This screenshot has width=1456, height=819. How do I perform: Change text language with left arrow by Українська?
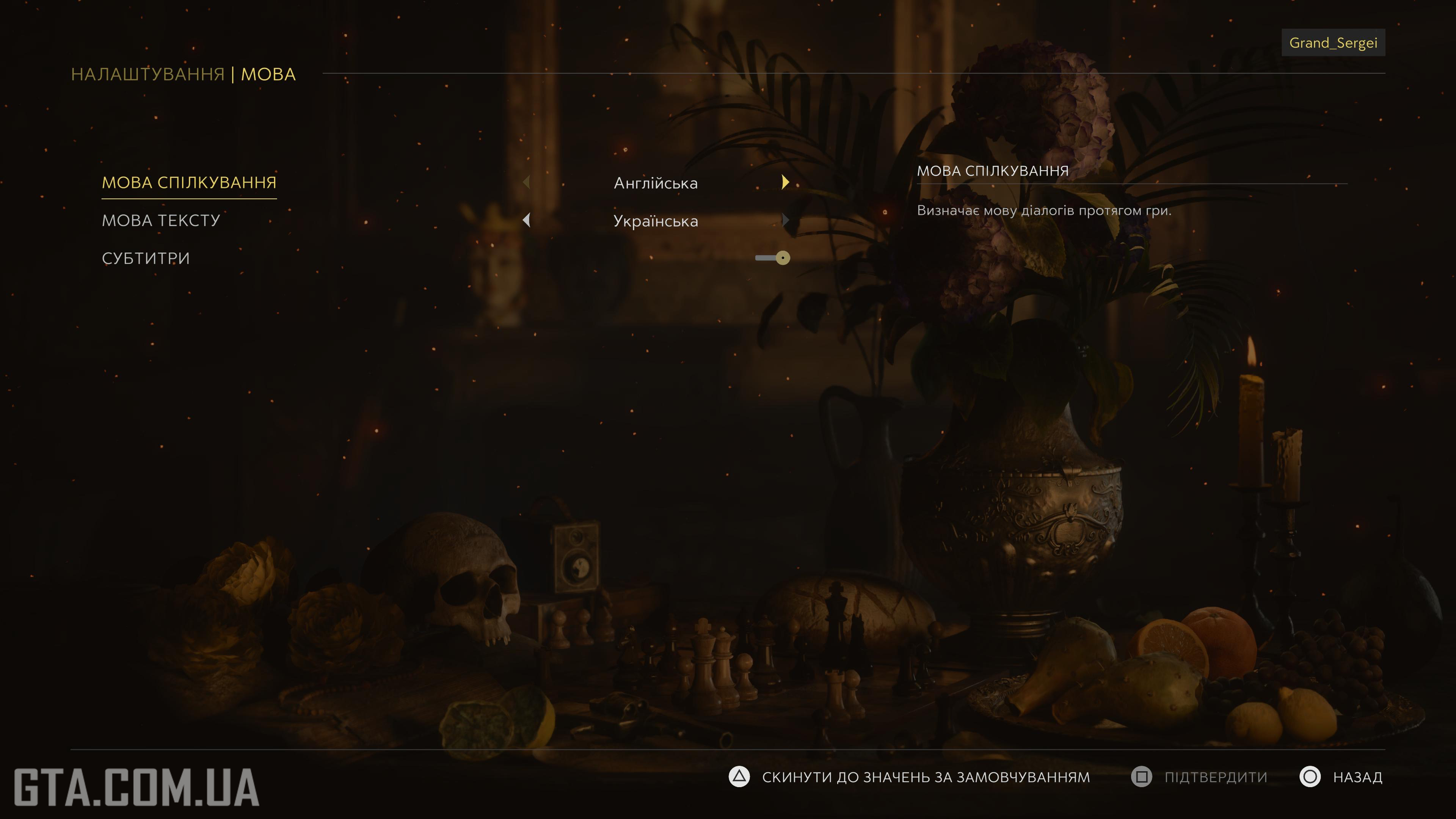click(526, 220)
